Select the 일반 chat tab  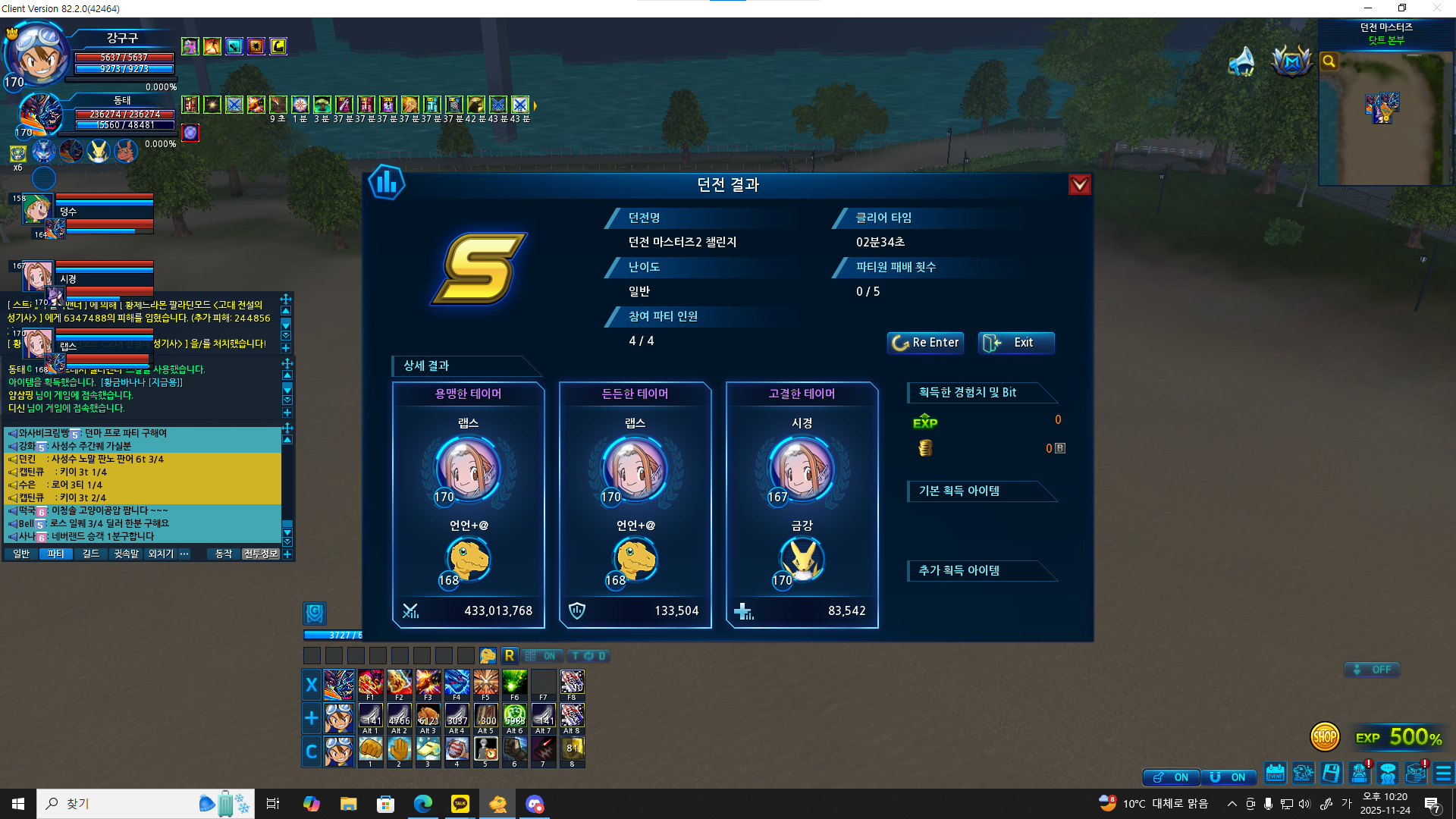click(x=21, y=554)
